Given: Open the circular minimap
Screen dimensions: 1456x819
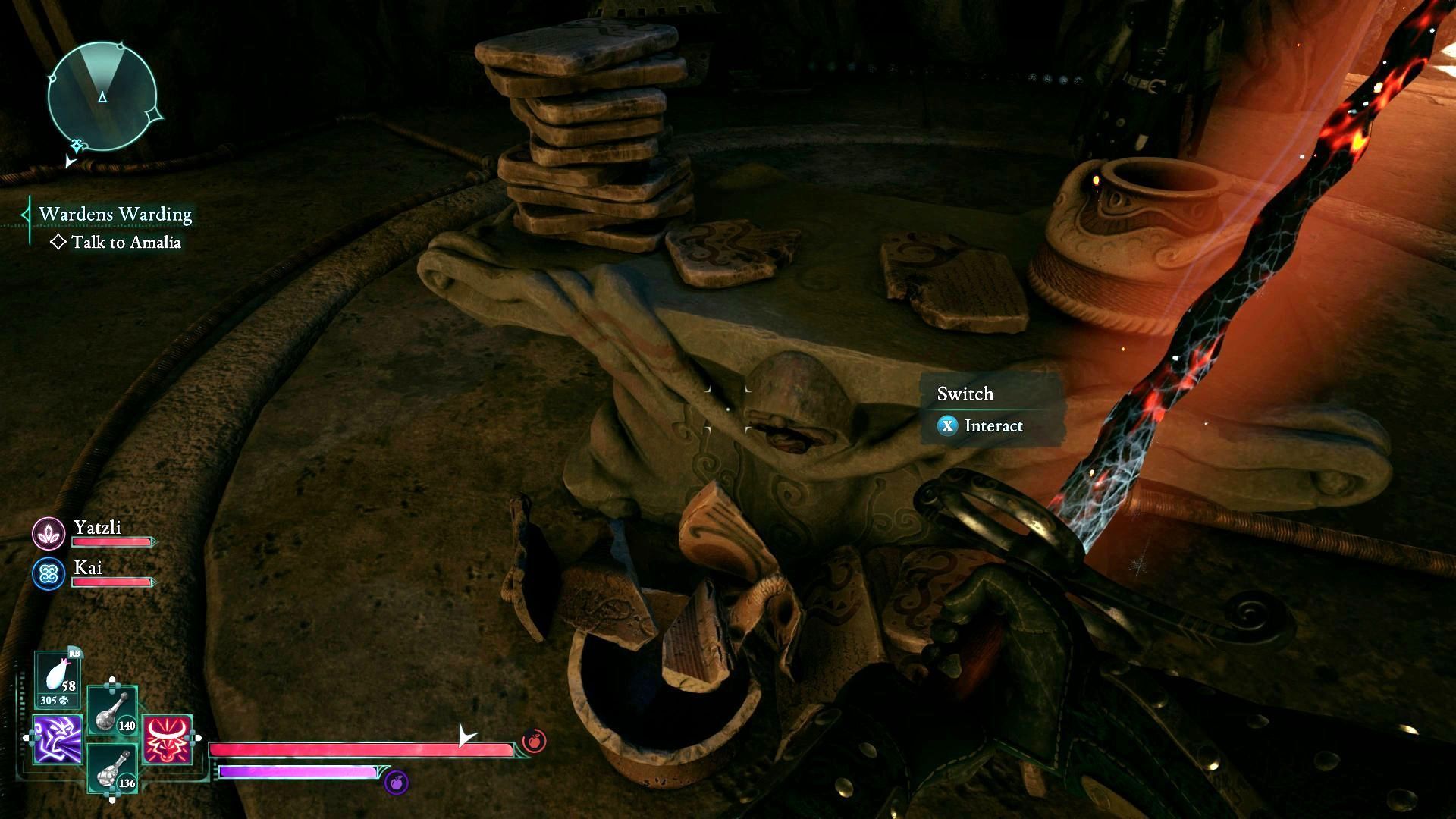Looking at the screenshot, I should pyautogui.click(x=102, y=96).
